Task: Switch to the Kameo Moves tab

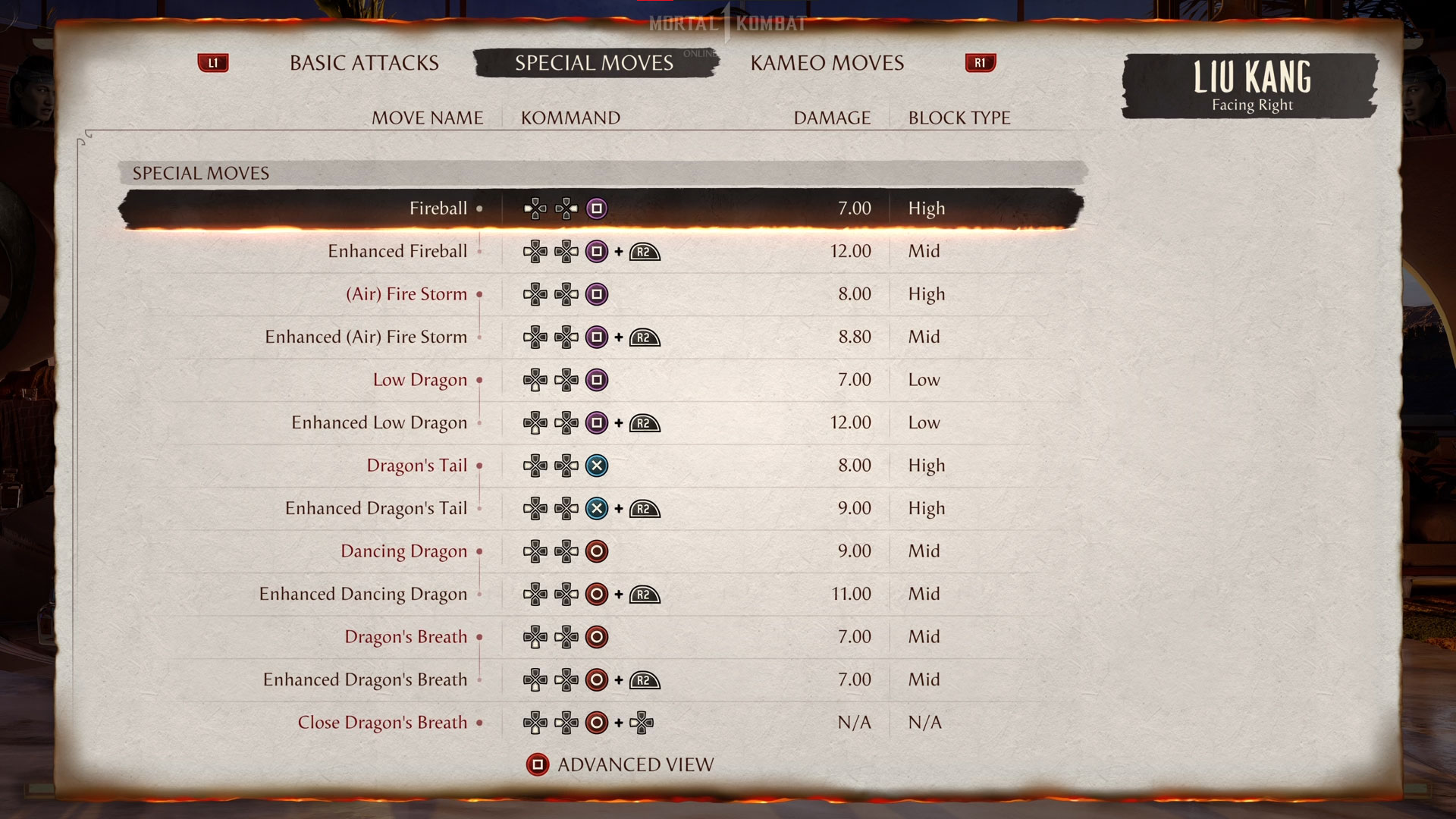Action: pyautogui.click(x=827, y=63)
